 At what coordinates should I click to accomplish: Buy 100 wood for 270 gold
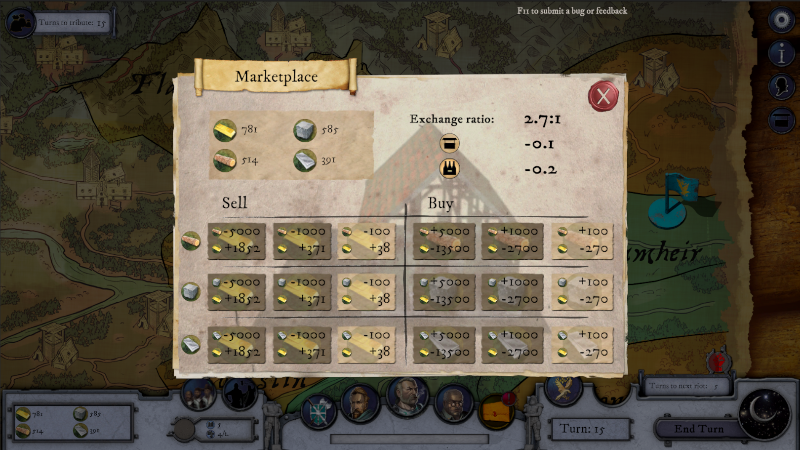(582, 240)
